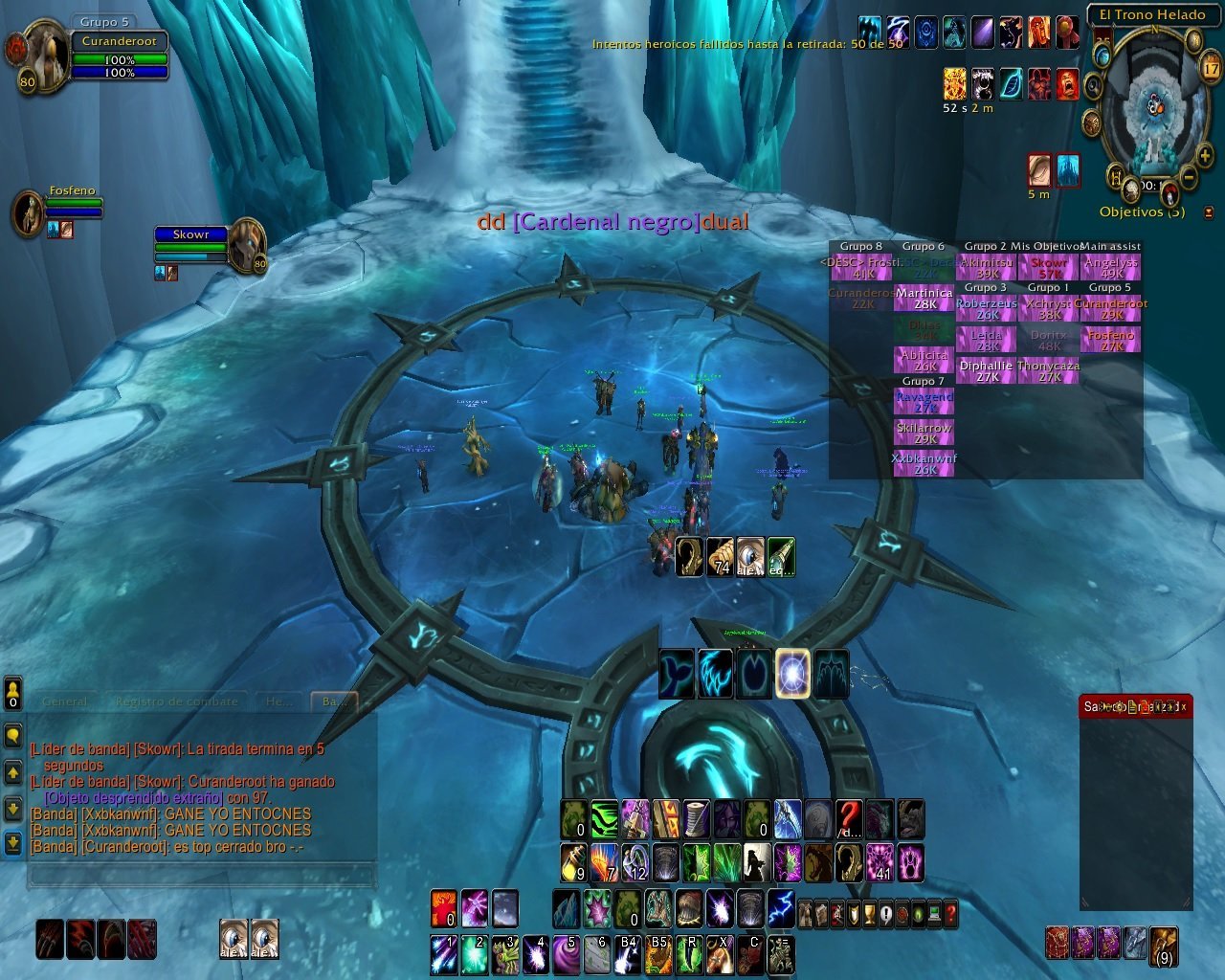1225x980 pixels.
Task: Select Martinica's raid frame
Action: click(x=924, y=299)
